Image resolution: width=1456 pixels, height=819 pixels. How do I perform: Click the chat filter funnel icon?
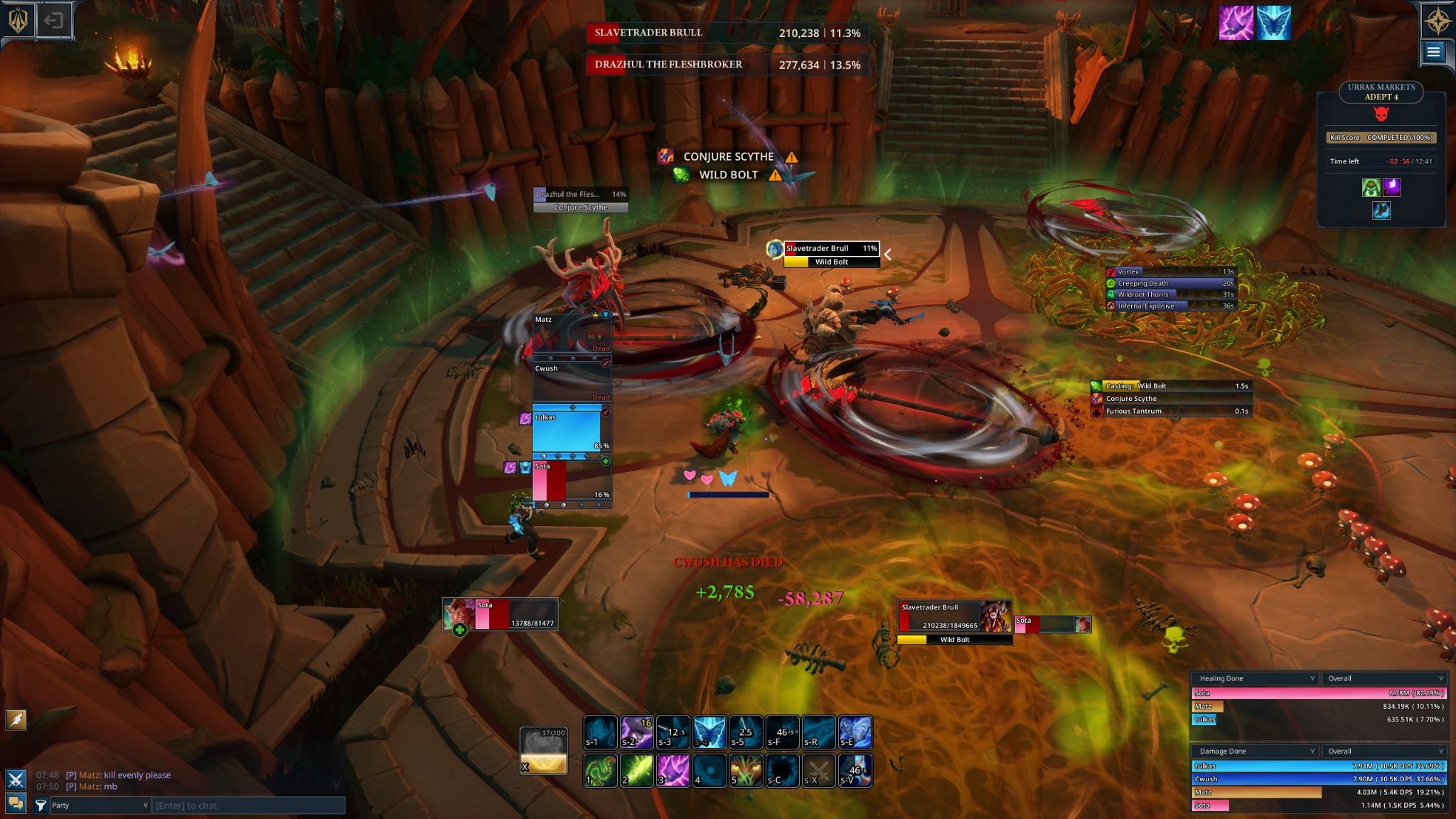(x=41, y=805)
